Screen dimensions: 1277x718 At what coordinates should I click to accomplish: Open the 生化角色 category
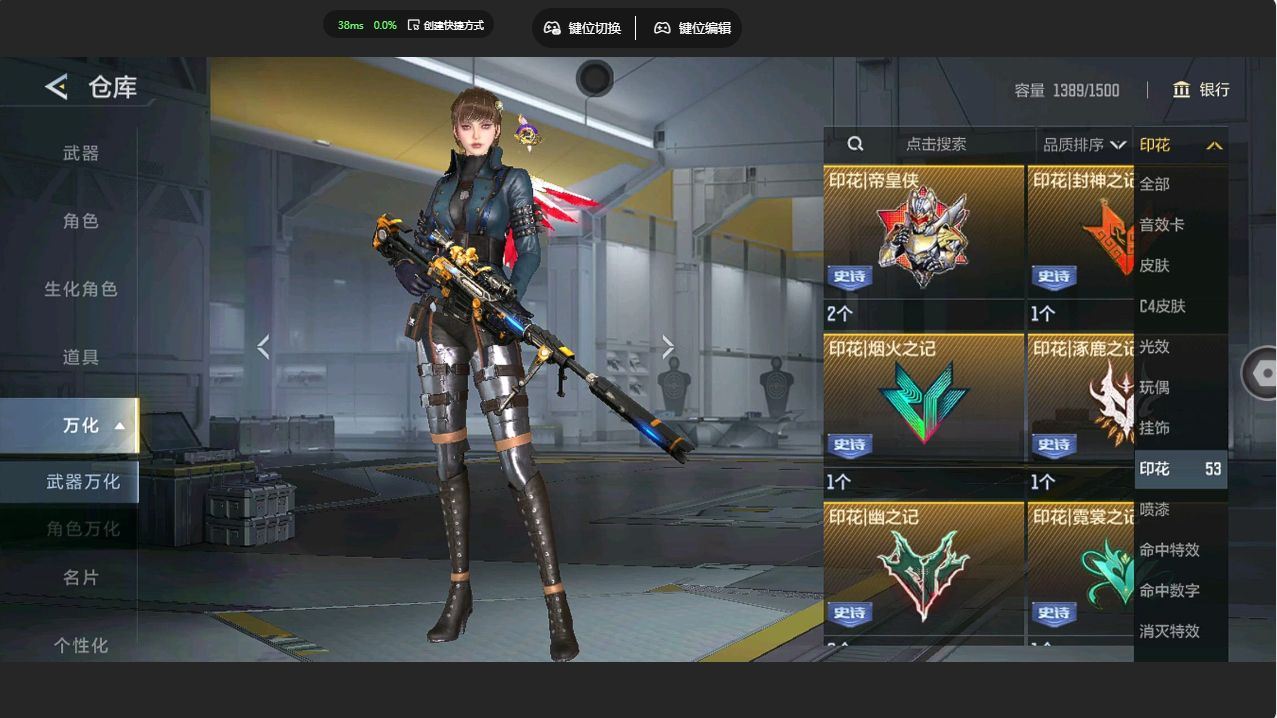pos(81,289)
